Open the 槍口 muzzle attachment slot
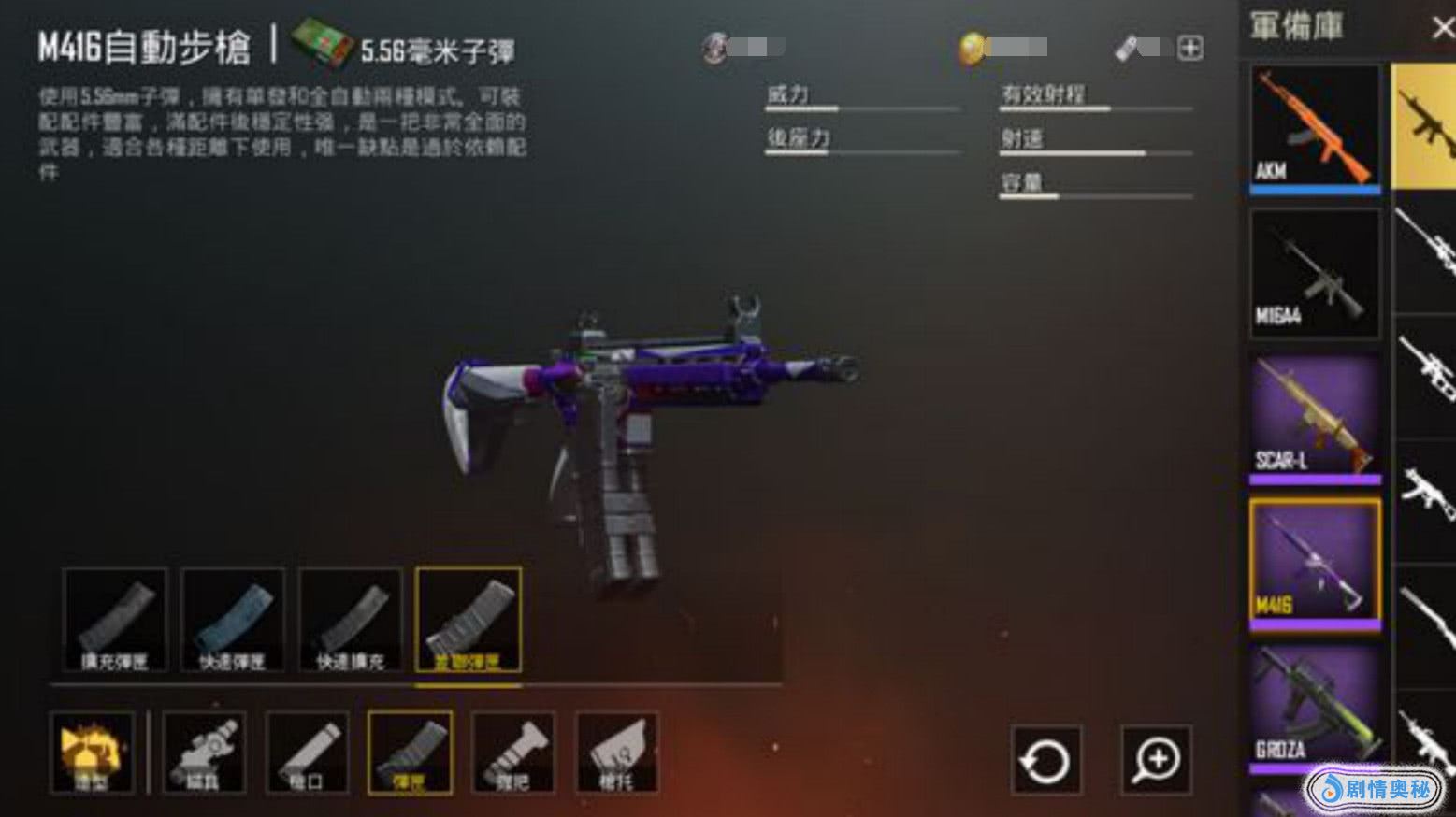1456x817 pixels. (307, 752)
